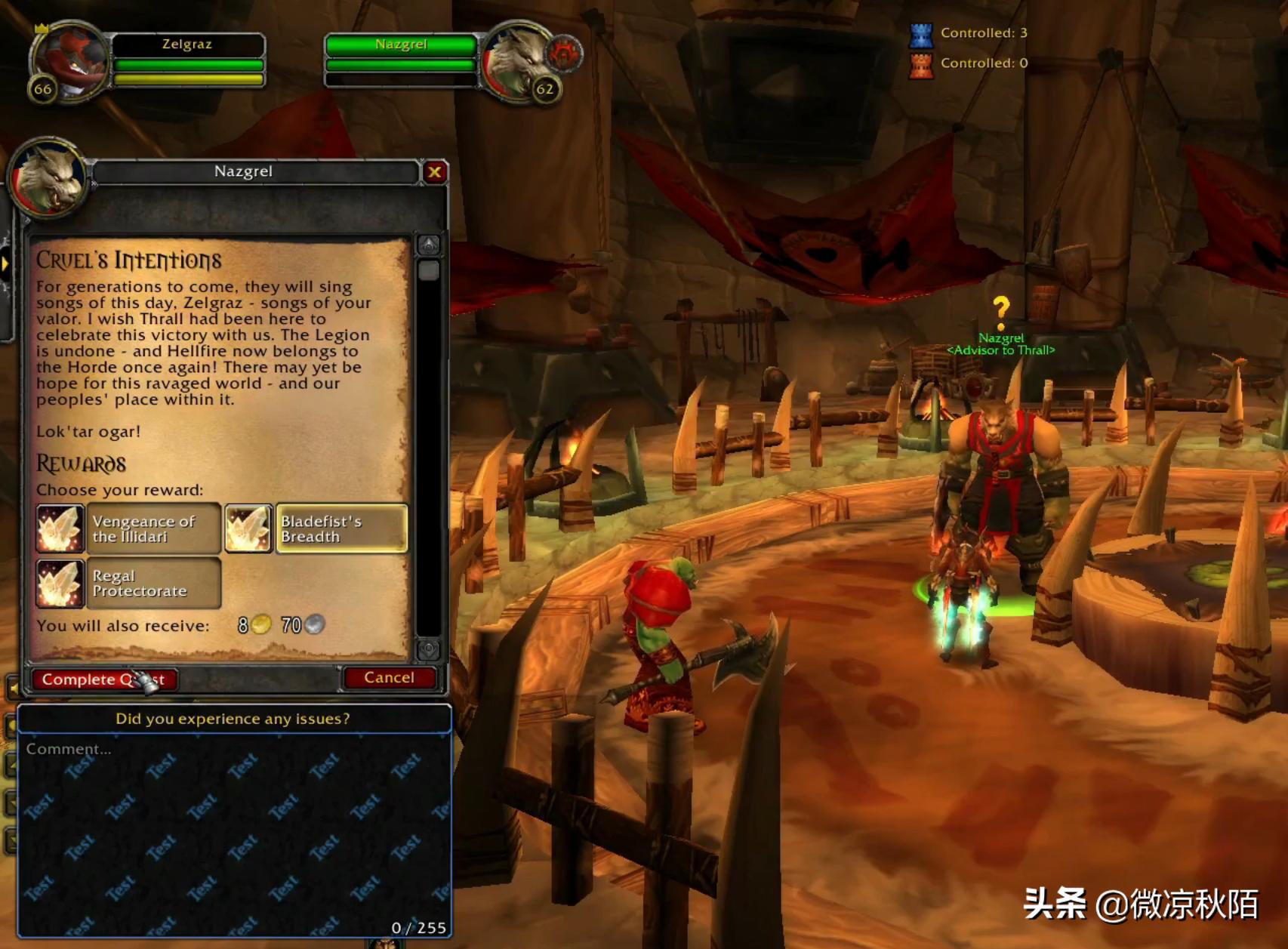Click Nazgrel's target portrait
Screen dimensions: 1288x949
[519, 62]
